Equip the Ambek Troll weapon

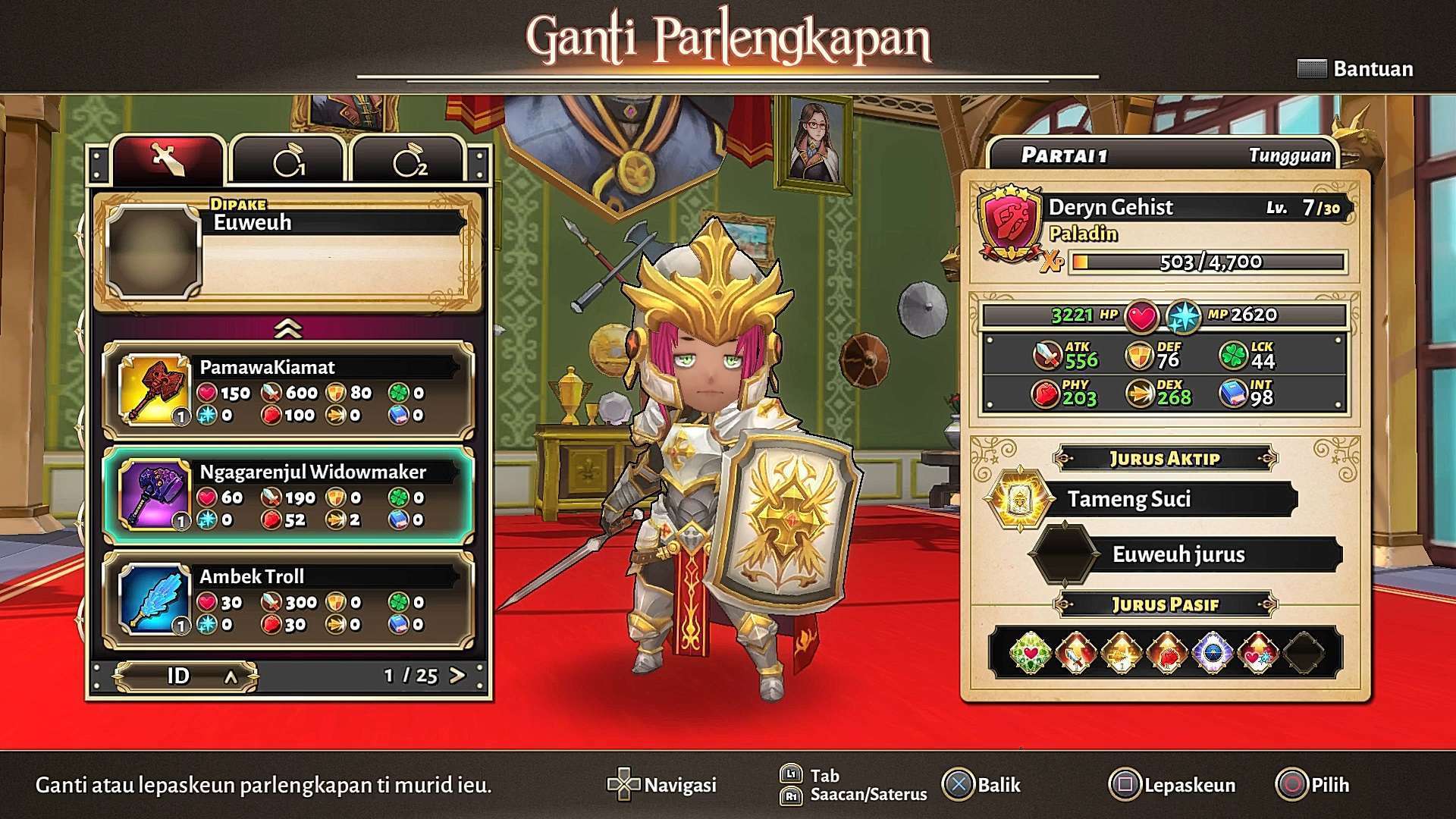[x=288, y=600]
